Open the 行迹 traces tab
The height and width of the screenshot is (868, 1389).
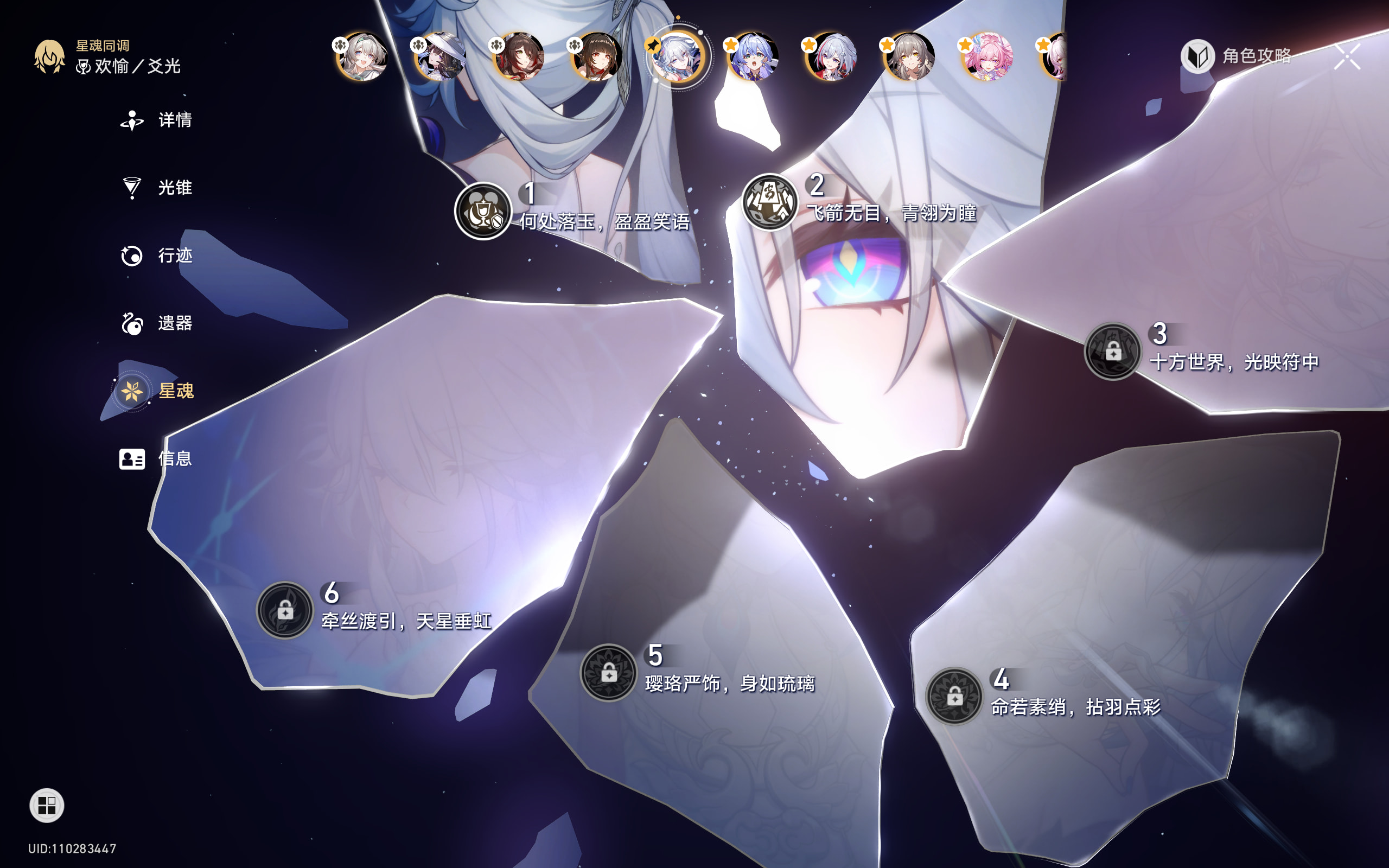coord(157,256)
